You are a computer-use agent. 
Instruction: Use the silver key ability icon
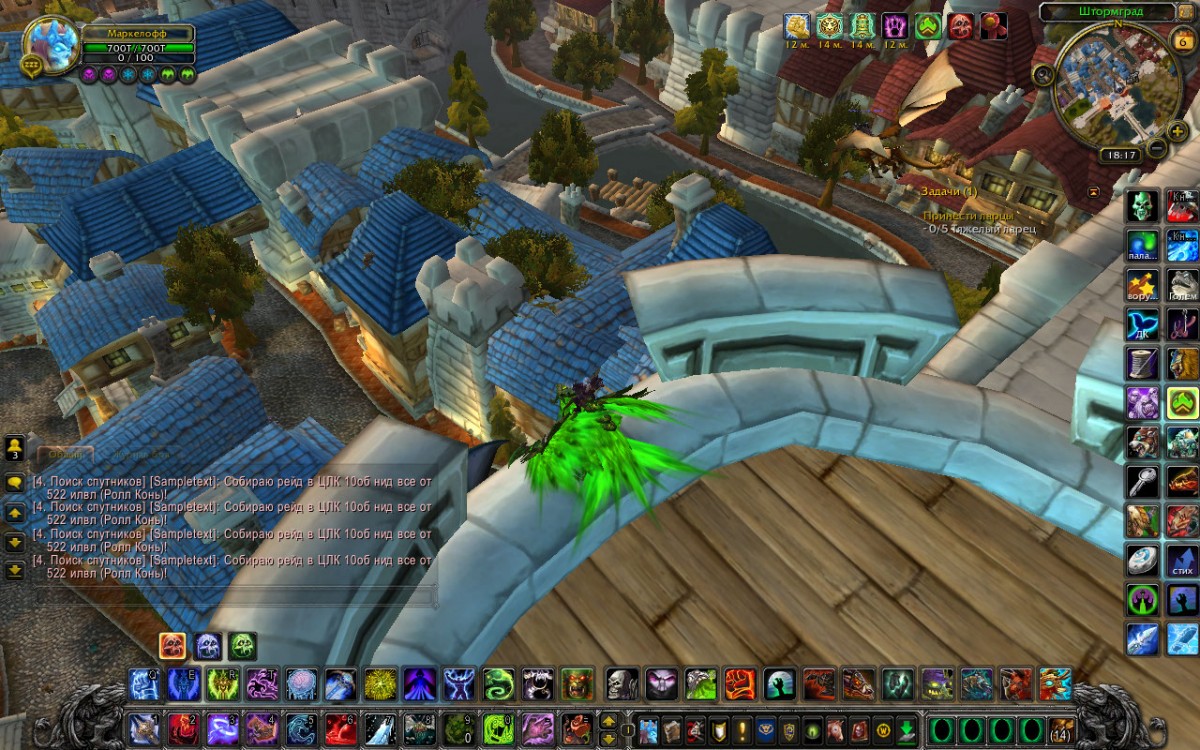point(1143,482)
